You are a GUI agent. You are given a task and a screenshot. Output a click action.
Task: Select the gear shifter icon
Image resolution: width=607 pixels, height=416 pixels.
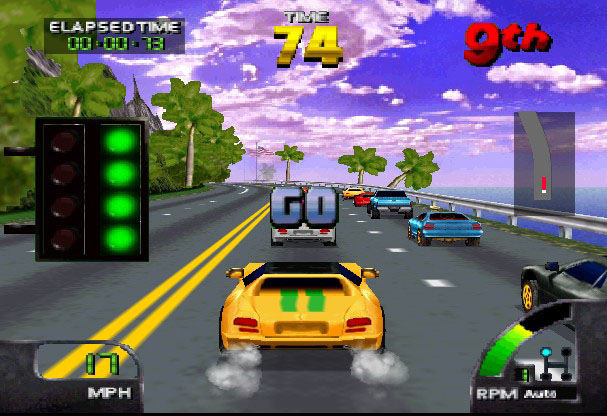(x=551, y=362)
